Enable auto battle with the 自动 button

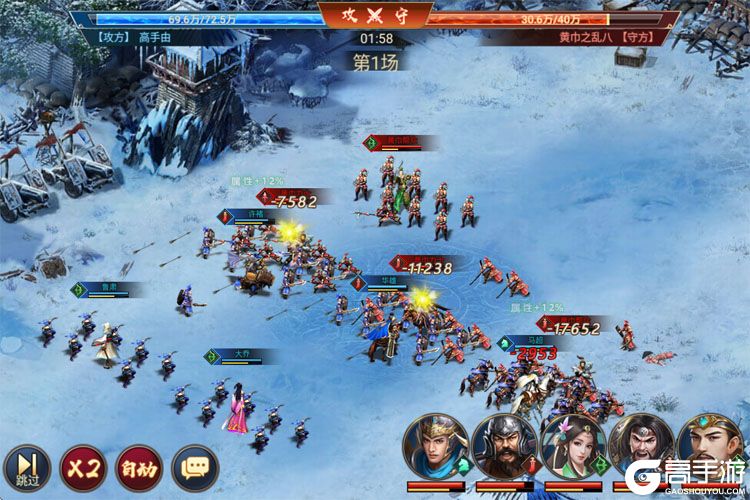138,467
